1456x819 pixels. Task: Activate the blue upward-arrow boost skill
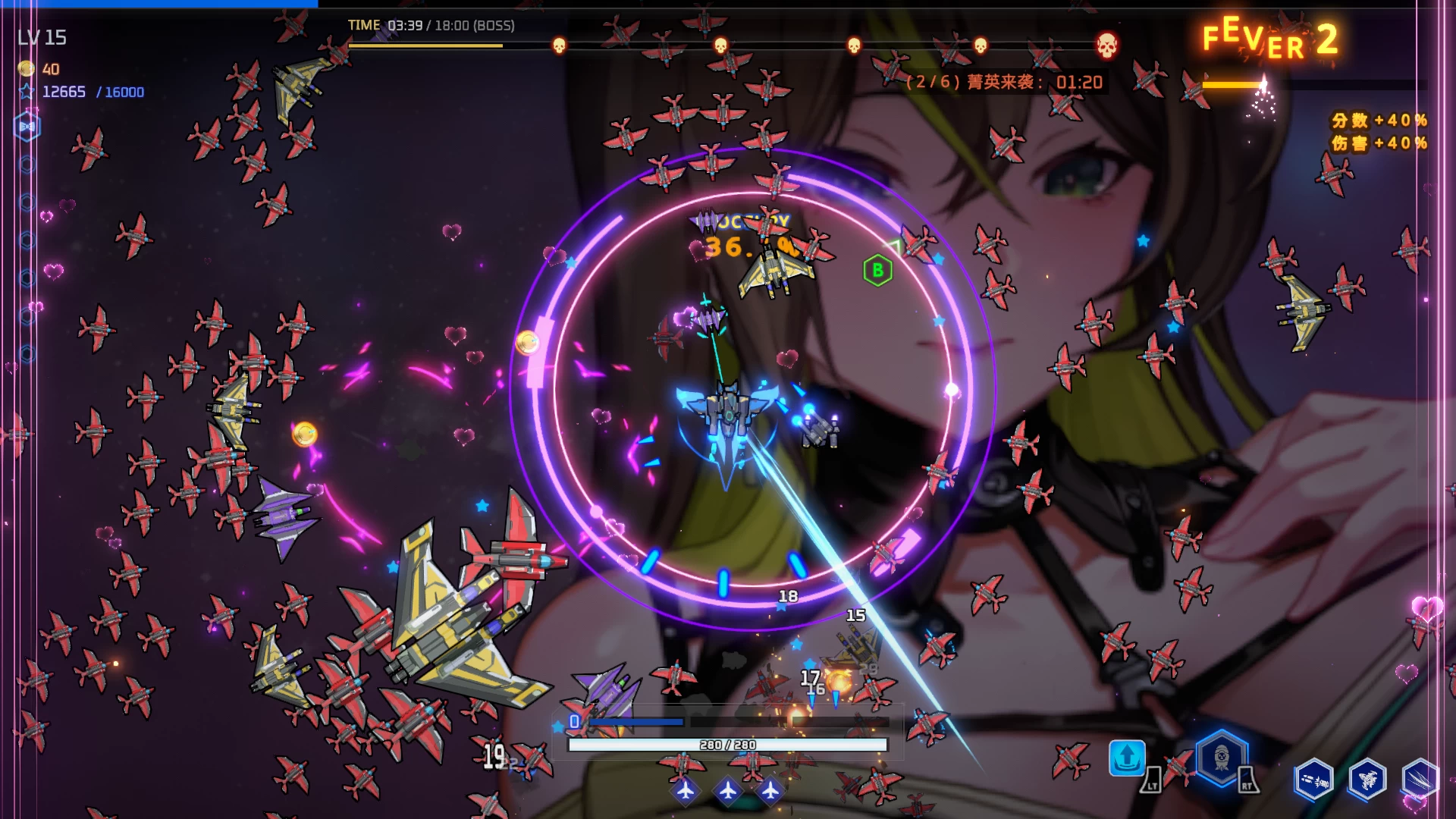point(1127,757)
